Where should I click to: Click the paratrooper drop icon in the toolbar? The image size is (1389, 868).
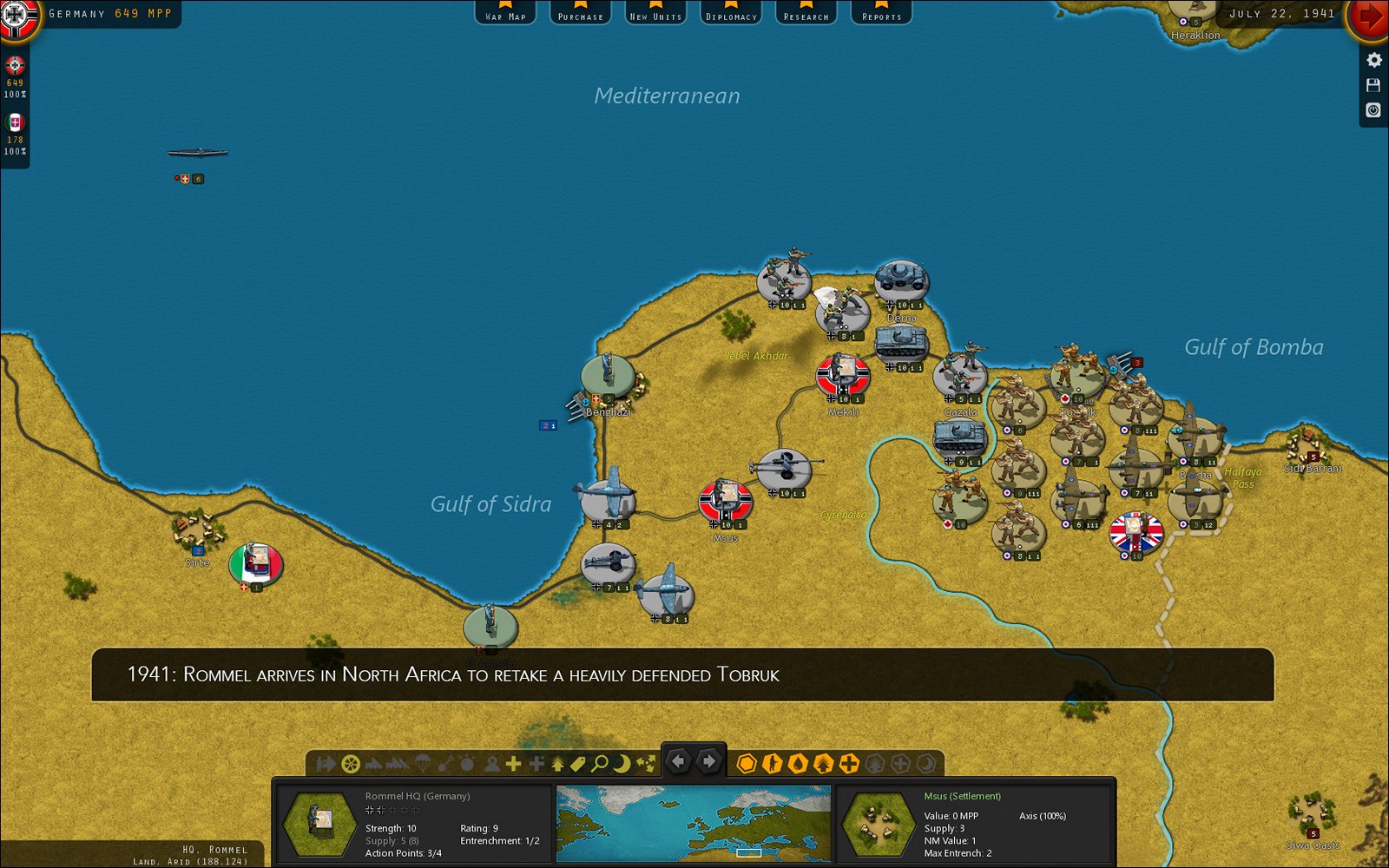423,763
